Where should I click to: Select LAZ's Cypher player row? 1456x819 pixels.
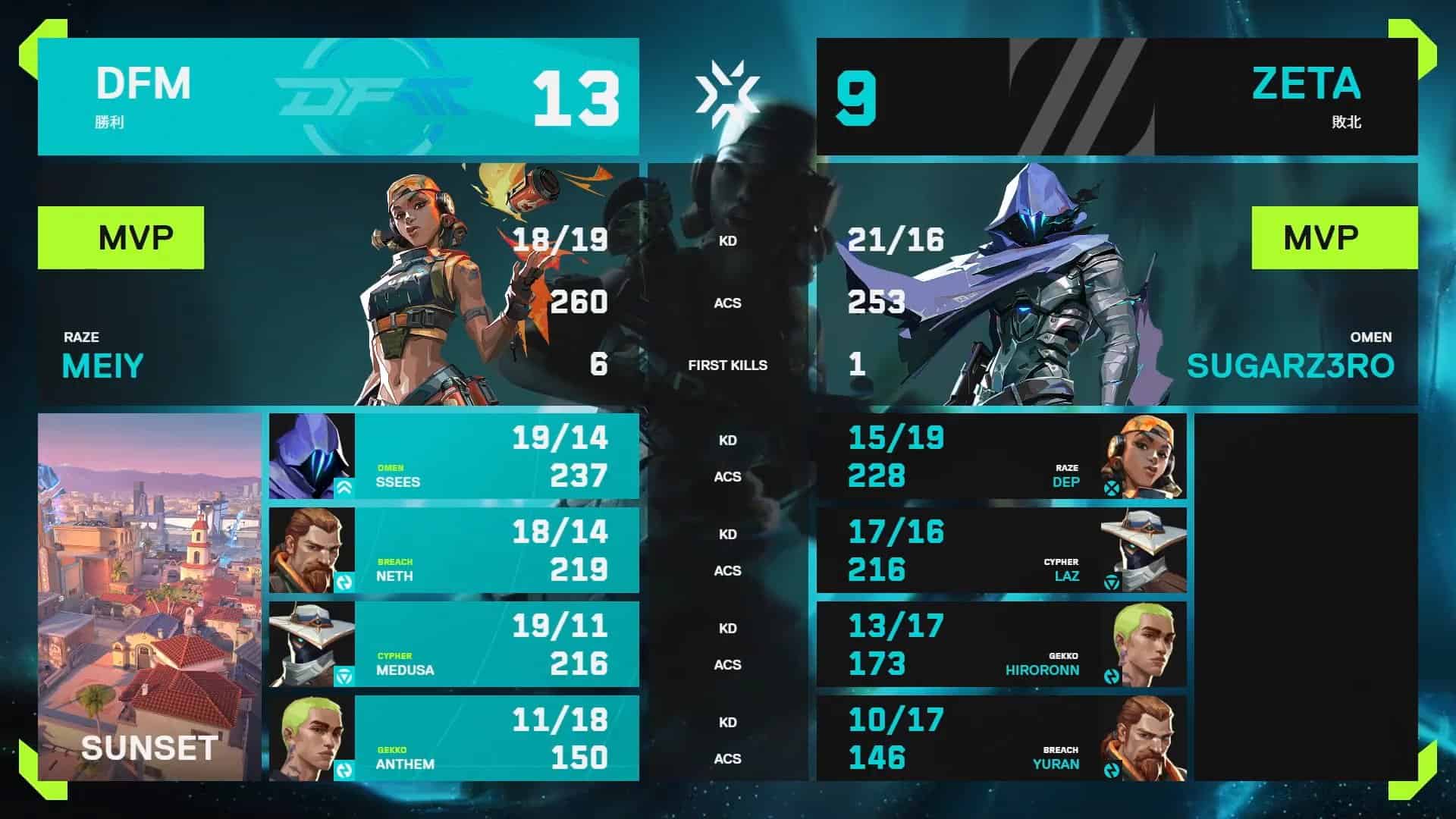(x=1001, y=550)
